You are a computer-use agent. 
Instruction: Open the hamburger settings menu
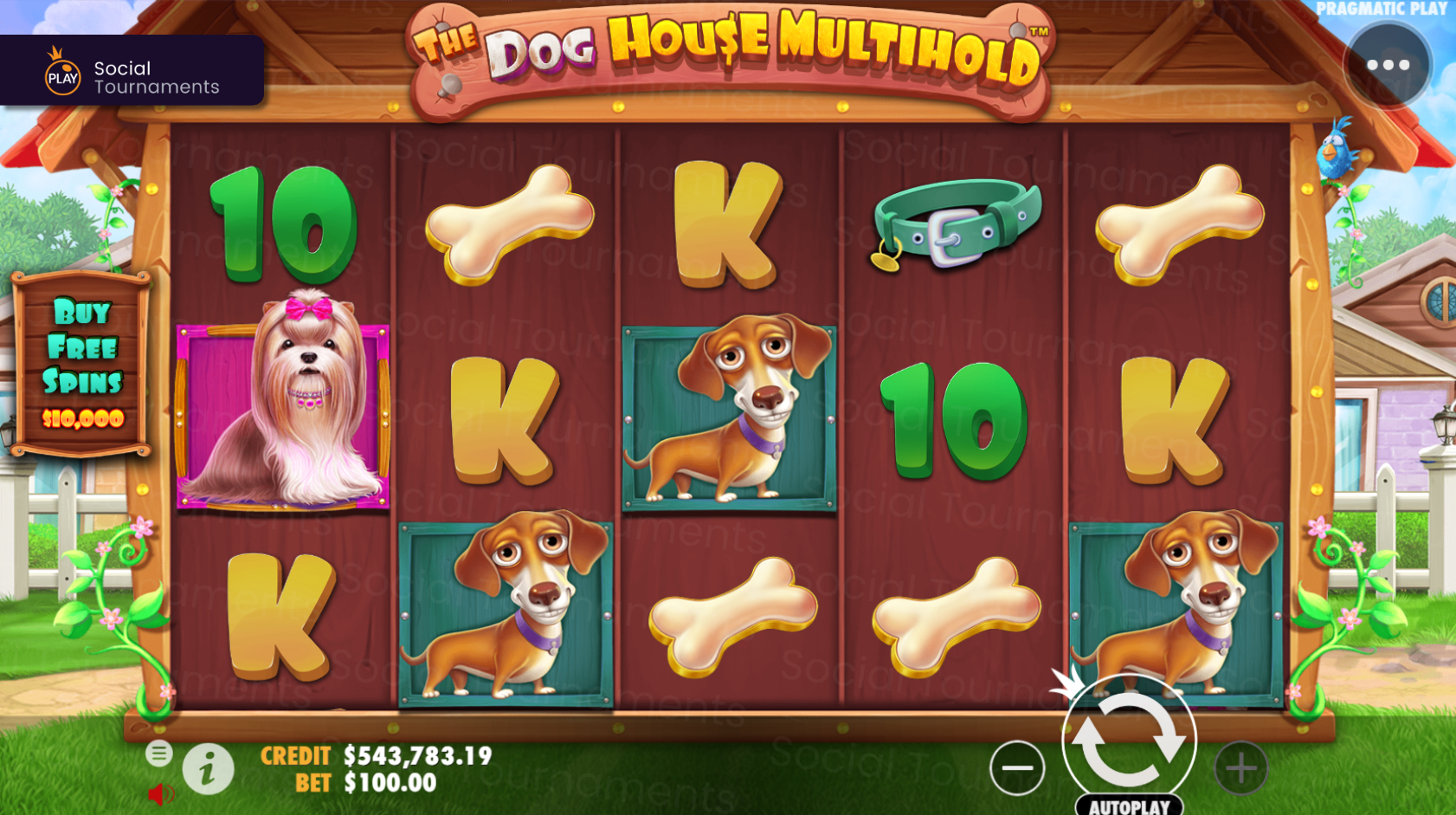159,754
